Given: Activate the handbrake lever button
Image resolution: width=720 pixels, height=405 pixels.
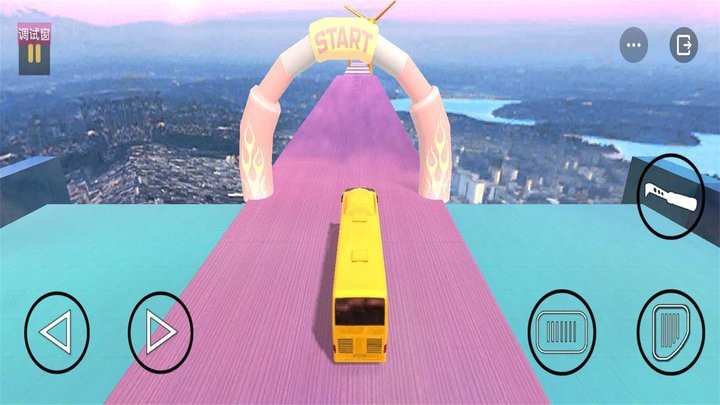Looking at the screenshot, I should coord(668,195).
